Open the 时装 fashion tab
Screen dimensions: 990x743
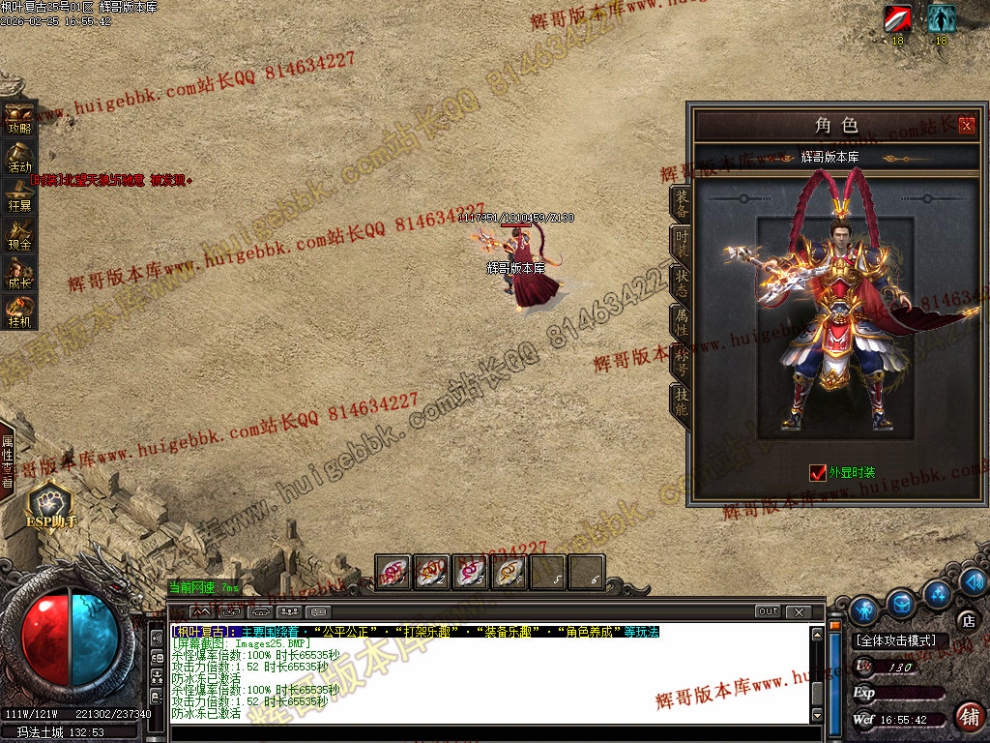tap(680, 241)
